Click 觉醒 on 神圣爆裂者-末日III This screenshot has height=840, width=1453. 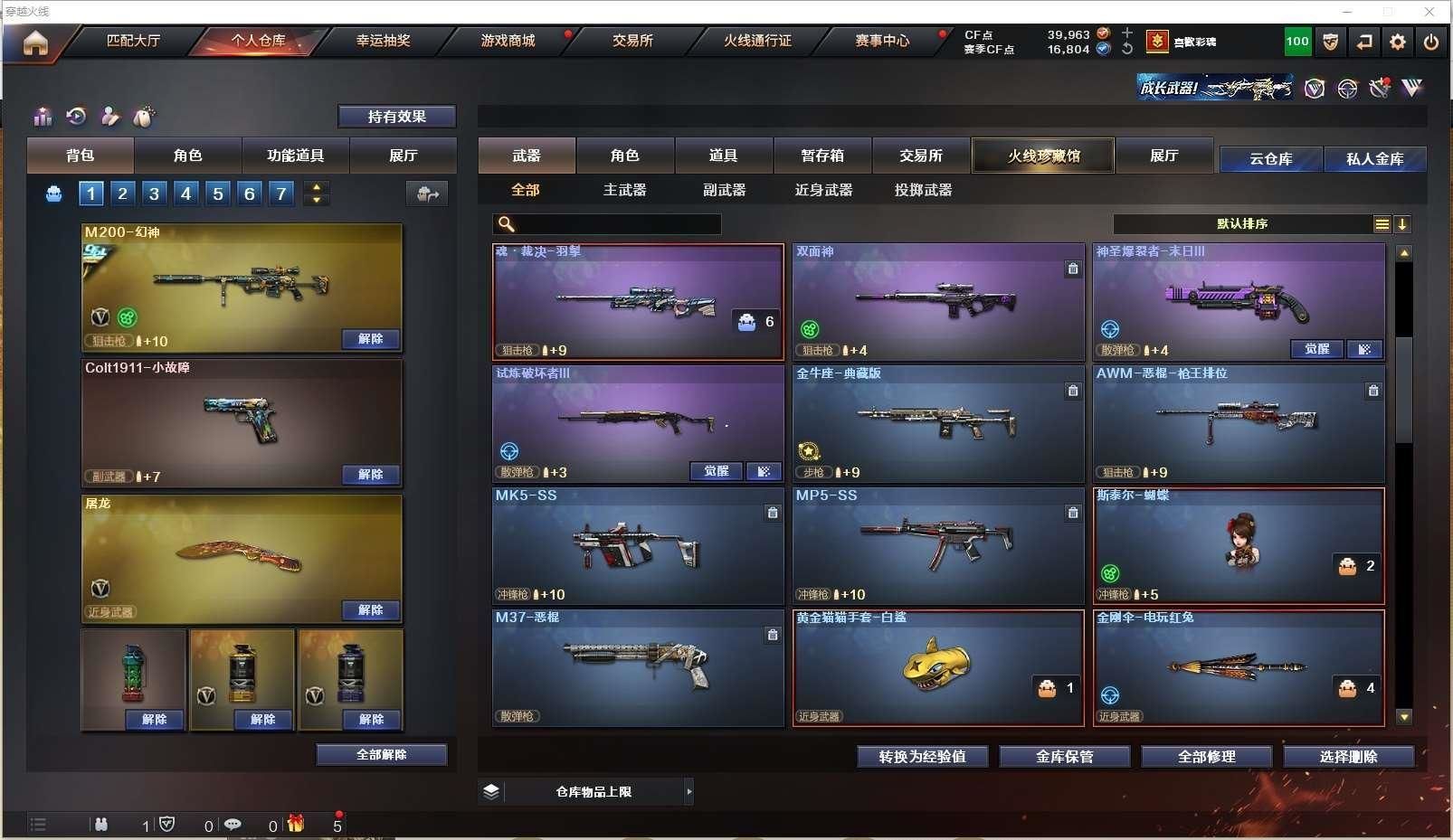1316,349
